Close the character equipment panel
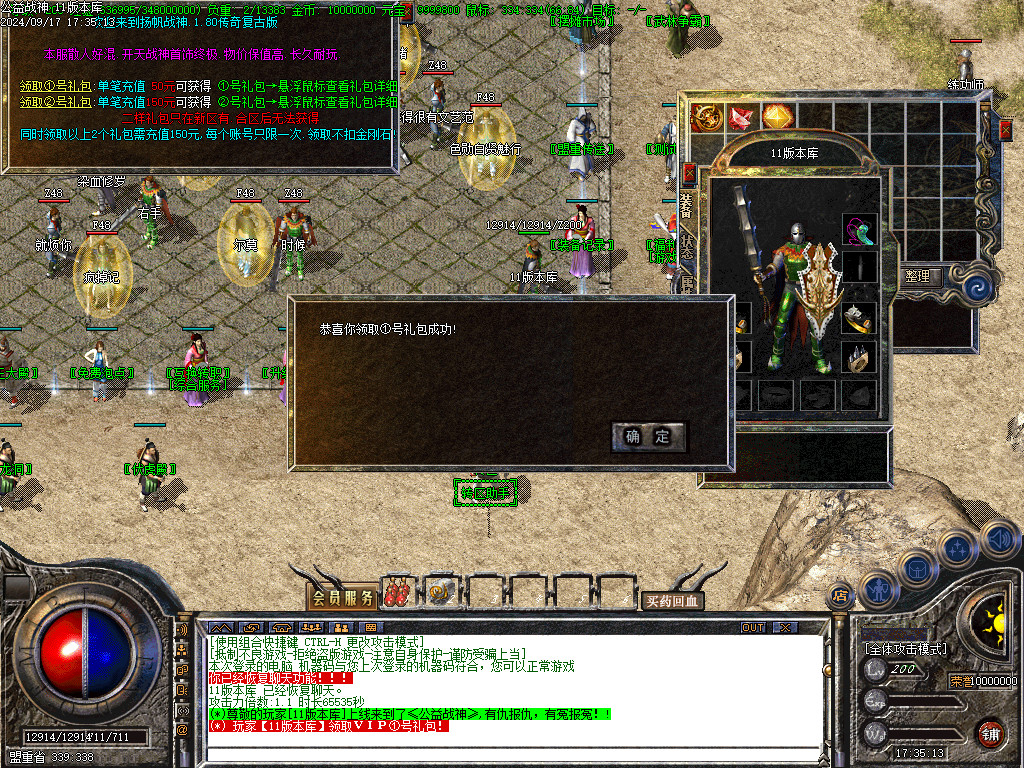This screenshot has height=768, width=1024. pyautogui.click(x=688, y=172)
